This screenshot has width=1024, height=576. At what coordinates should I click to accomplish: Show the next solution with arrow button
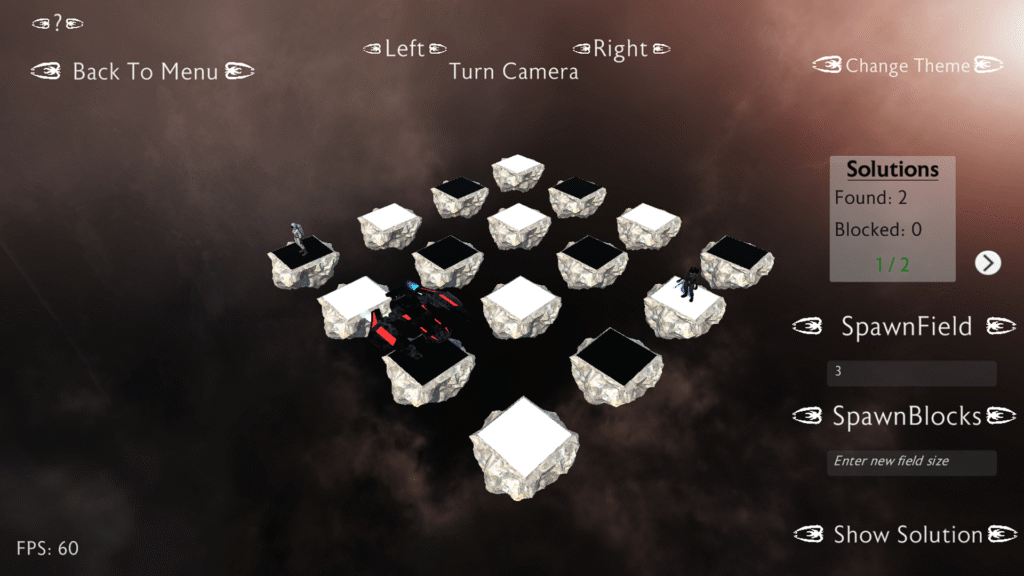[x=987, y=263]
